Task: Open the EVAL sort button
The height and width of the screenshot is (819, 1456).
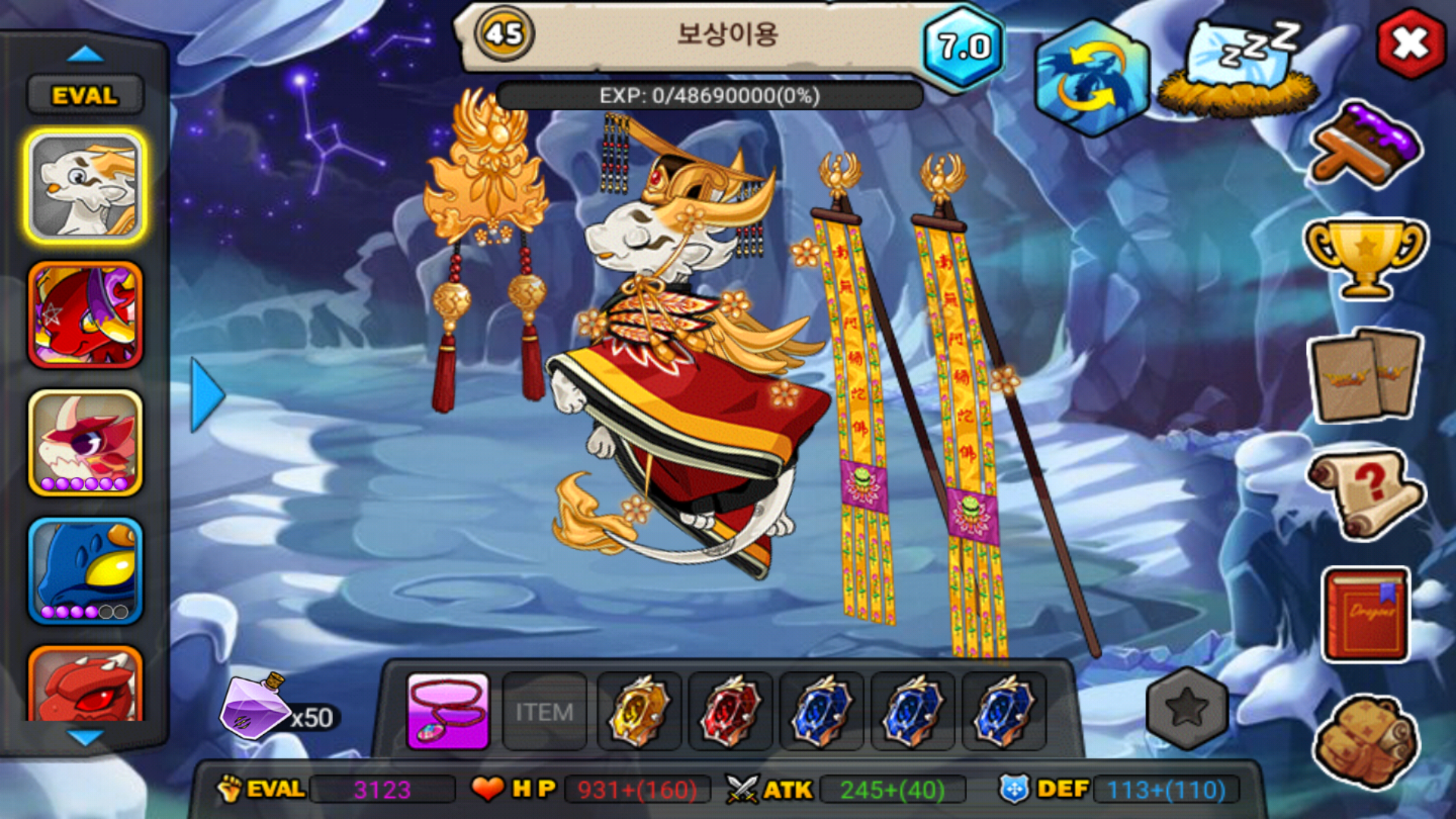Action: [x=85, y=96]
